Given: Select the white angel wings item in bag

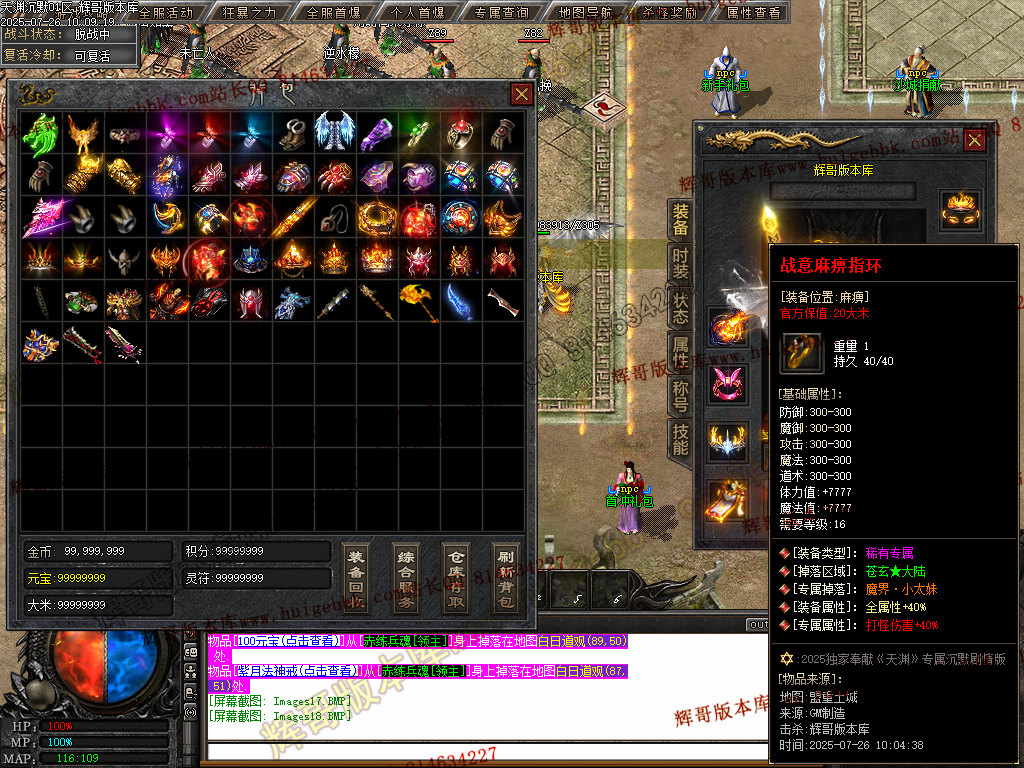Looking at the screenshot, I should coord(335,133).
